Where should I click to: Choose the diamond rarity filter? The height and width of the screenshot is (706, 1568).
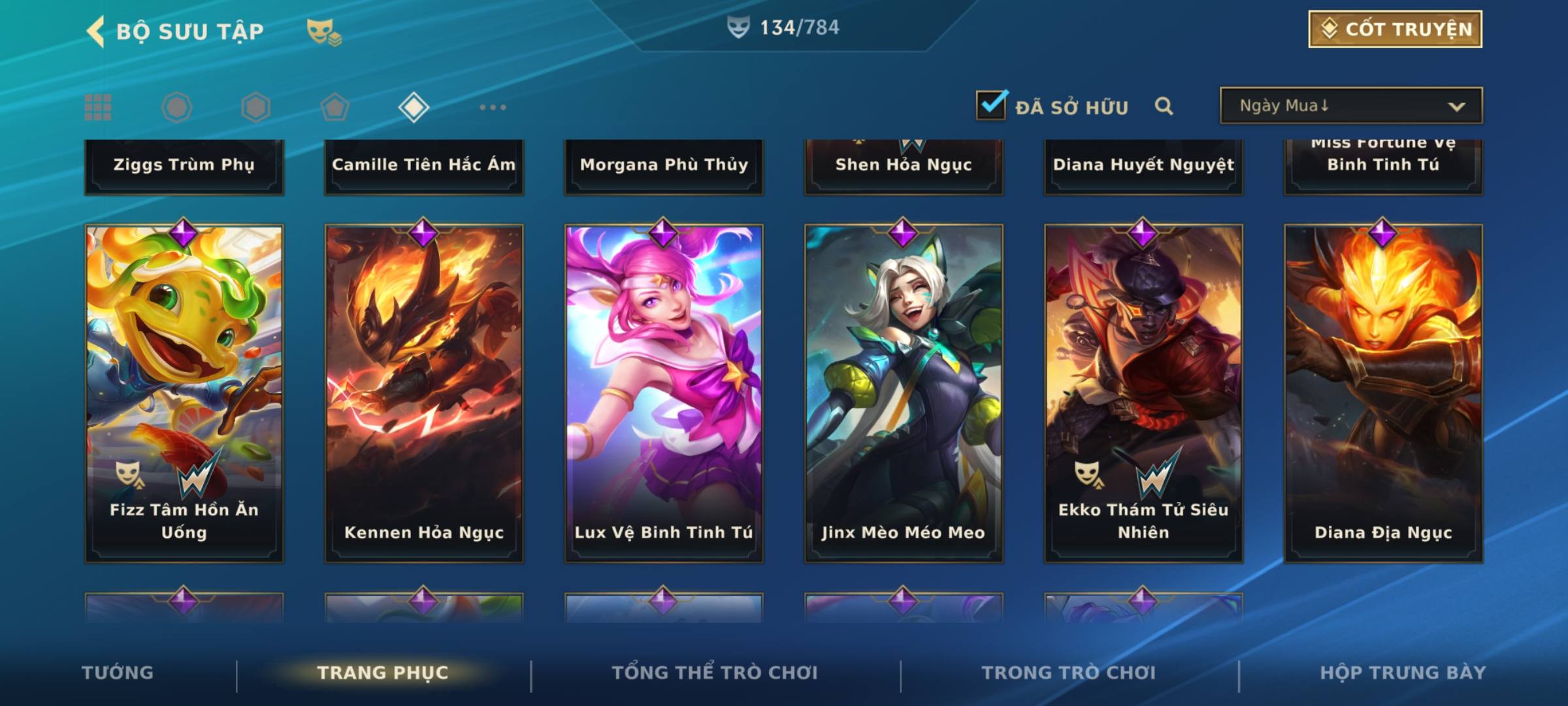coord(414,107)
